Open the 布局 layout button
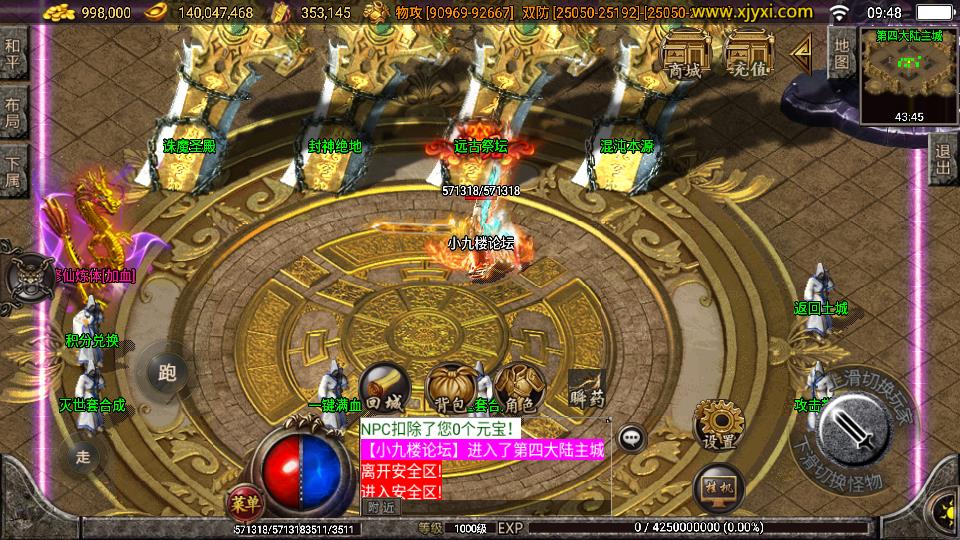The height and width of the screenshot is (540, 960). [x=13, y=111]
